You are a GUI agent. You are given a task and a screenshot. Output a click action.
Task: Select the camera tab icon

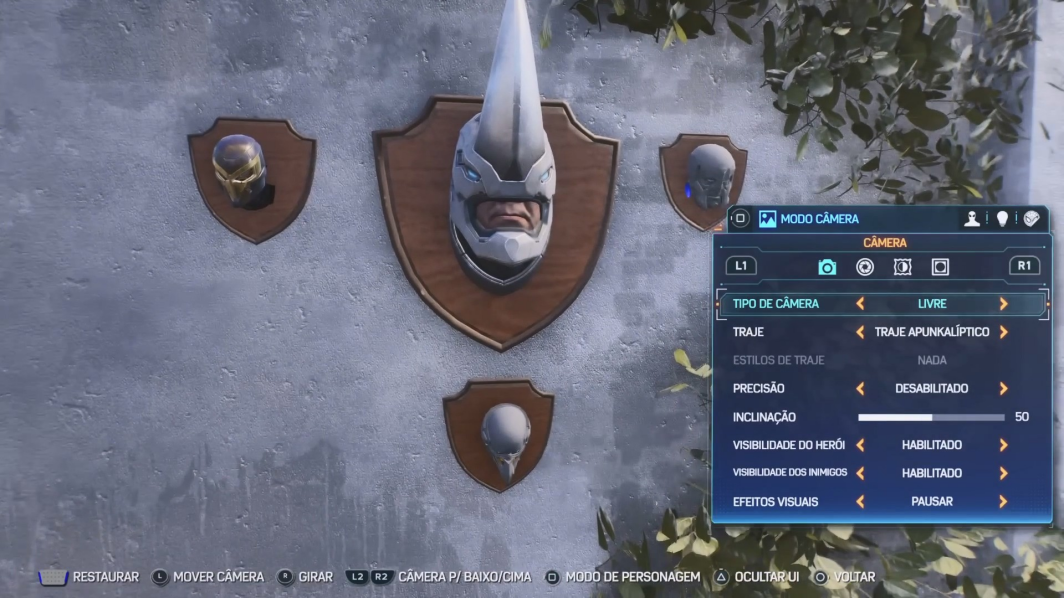[827, 267]
